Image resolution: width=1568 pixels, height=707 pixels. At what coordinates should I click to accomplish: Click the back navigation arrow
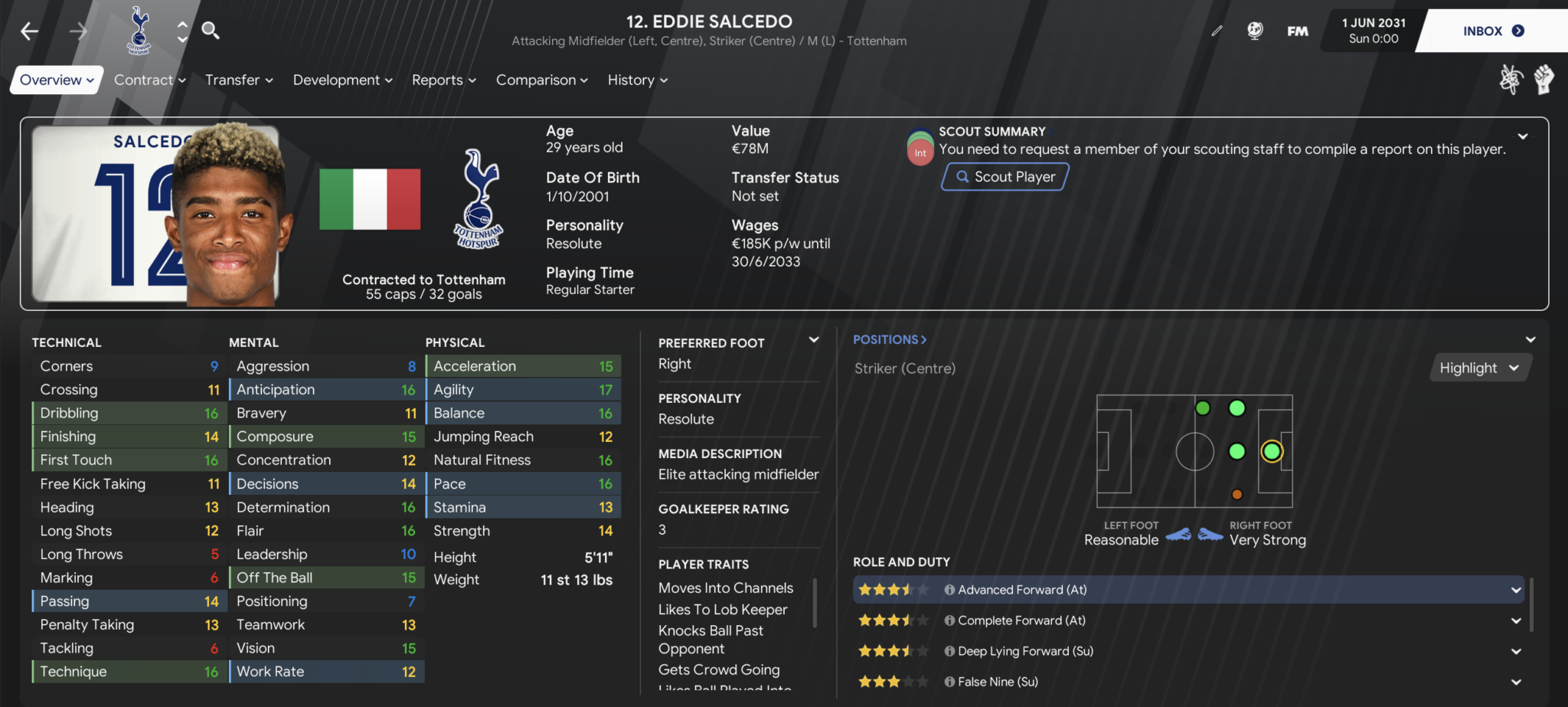tap(28, 31)
